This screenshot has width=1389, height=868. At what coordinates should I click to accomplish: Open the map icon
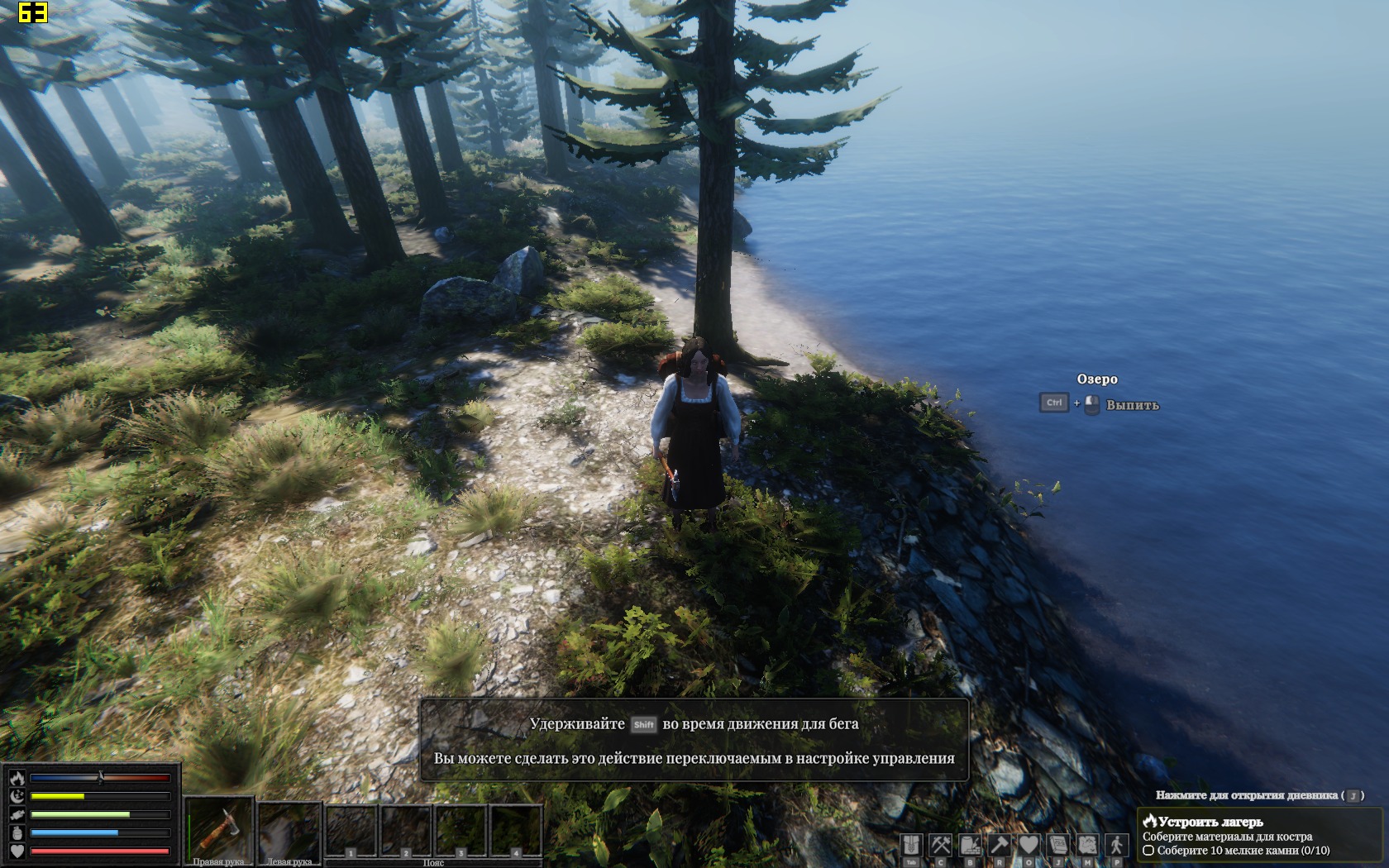(1087, 845)
